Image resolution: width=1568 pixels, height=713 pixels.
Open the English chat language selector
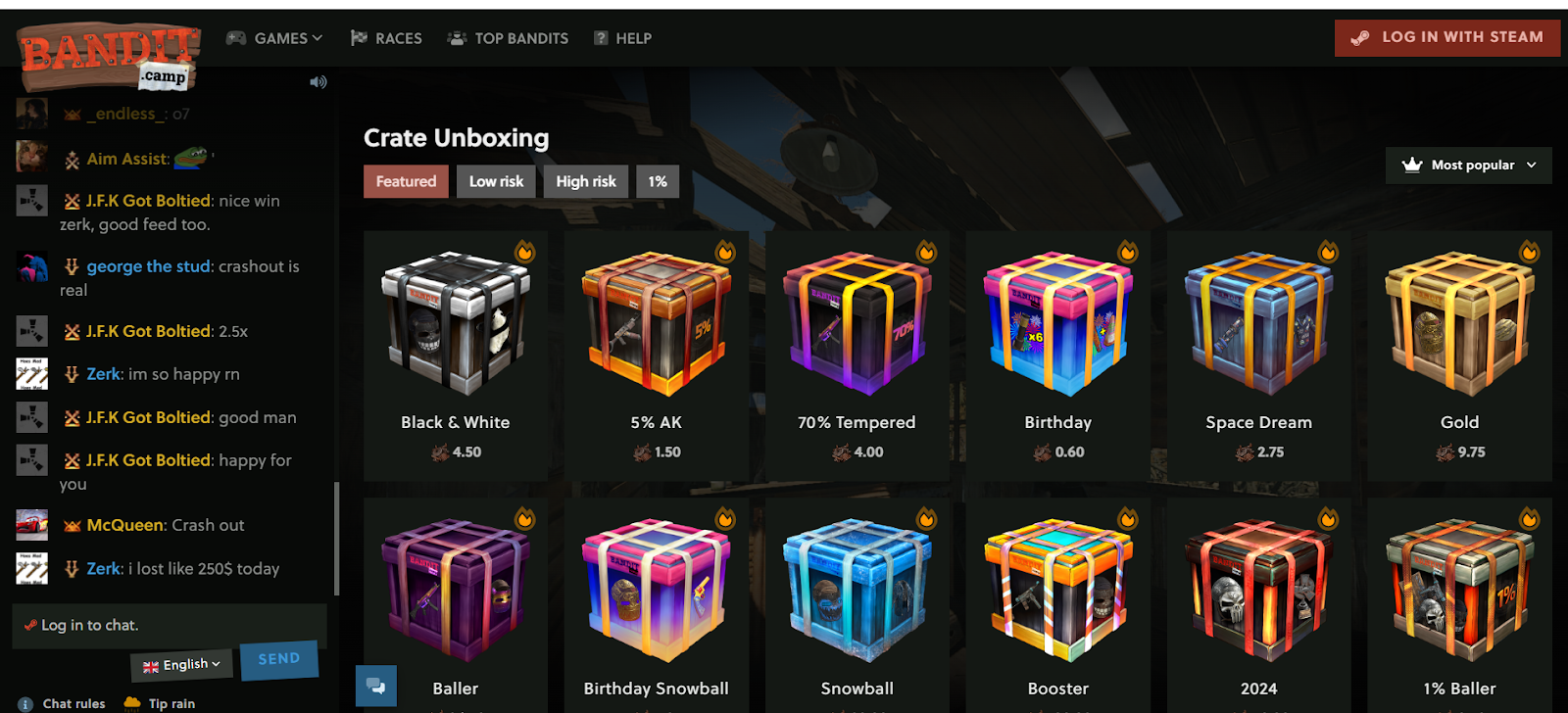pos(181,665)
